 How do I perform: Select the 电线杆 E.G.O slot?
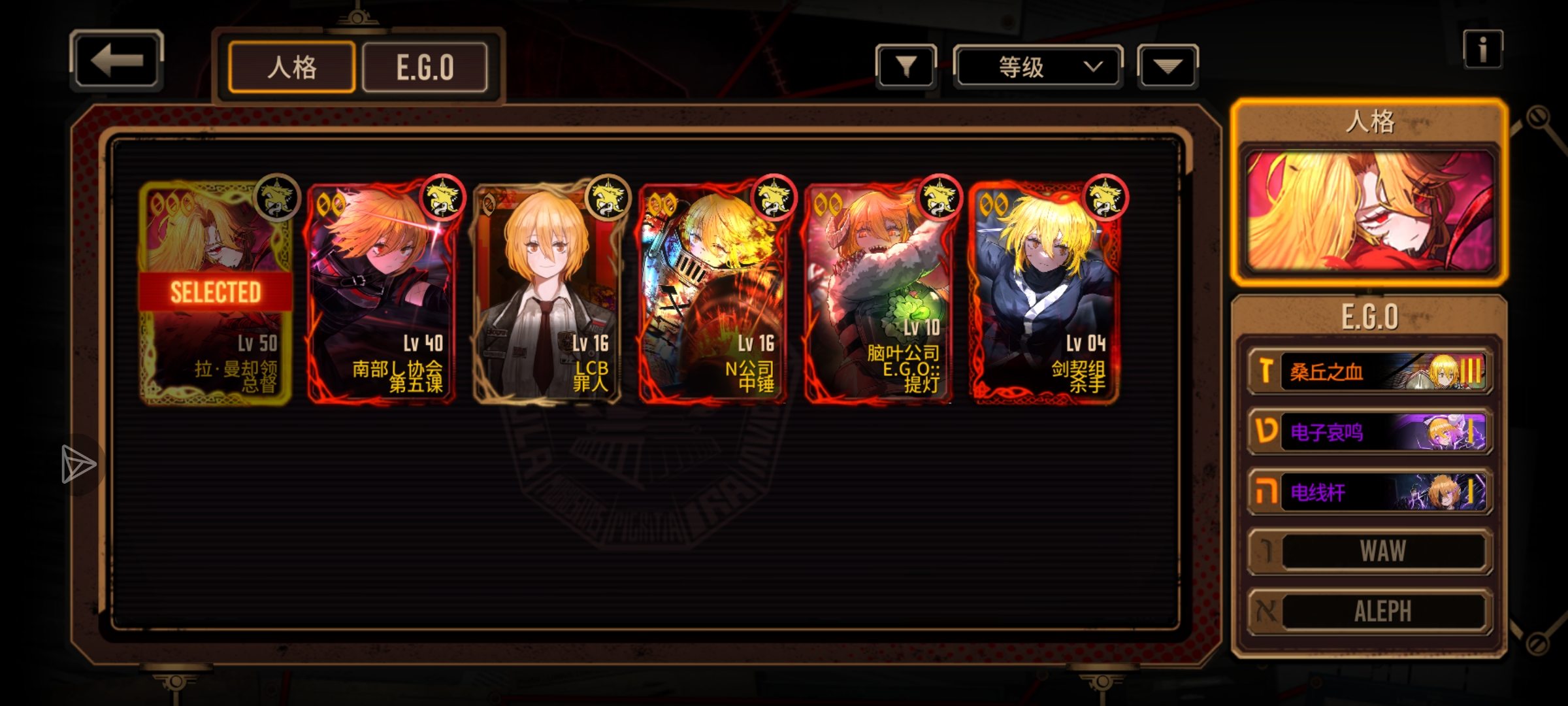(x=1370, y=492)
